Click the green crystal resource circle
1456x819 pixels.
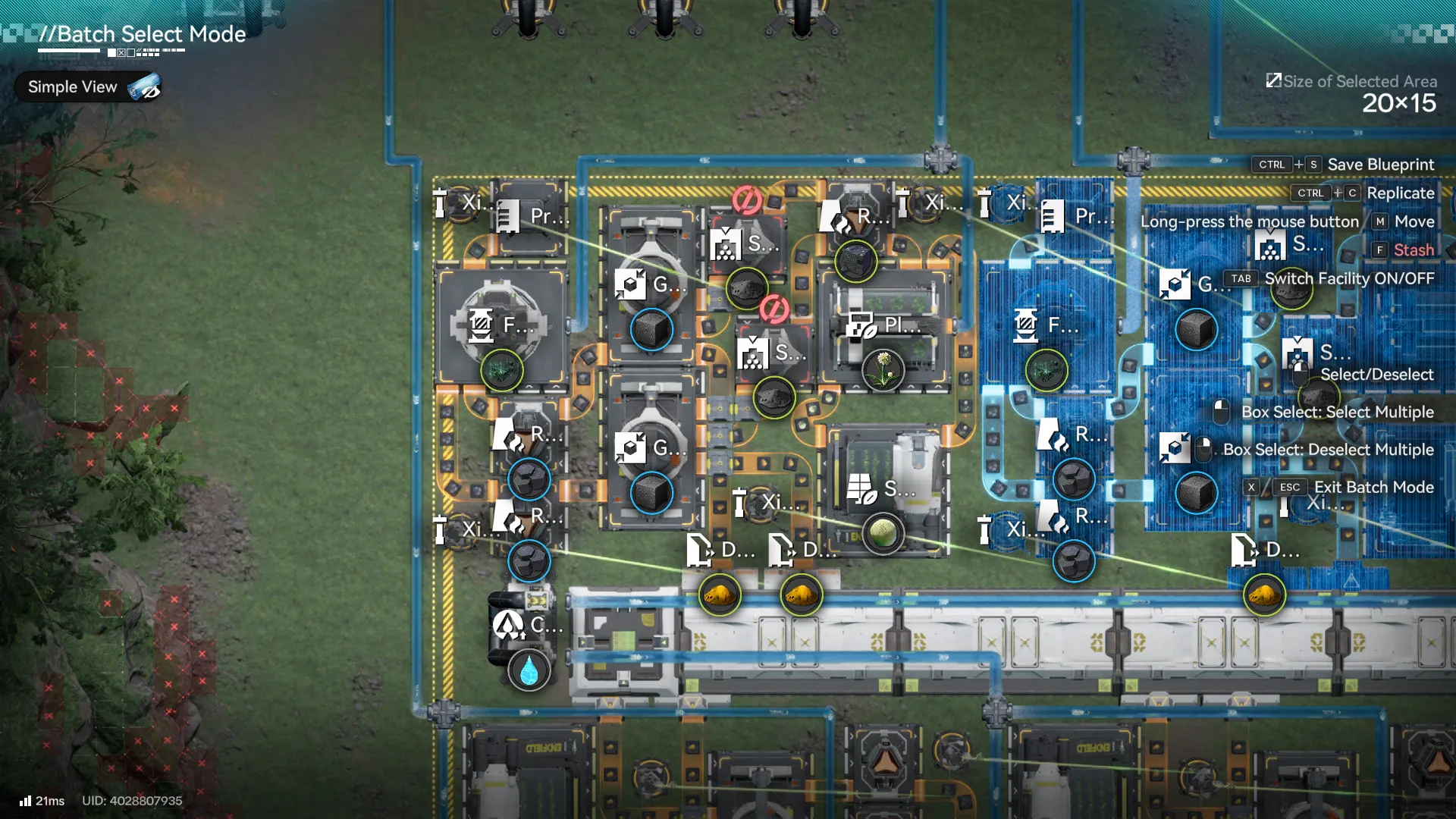500,372
